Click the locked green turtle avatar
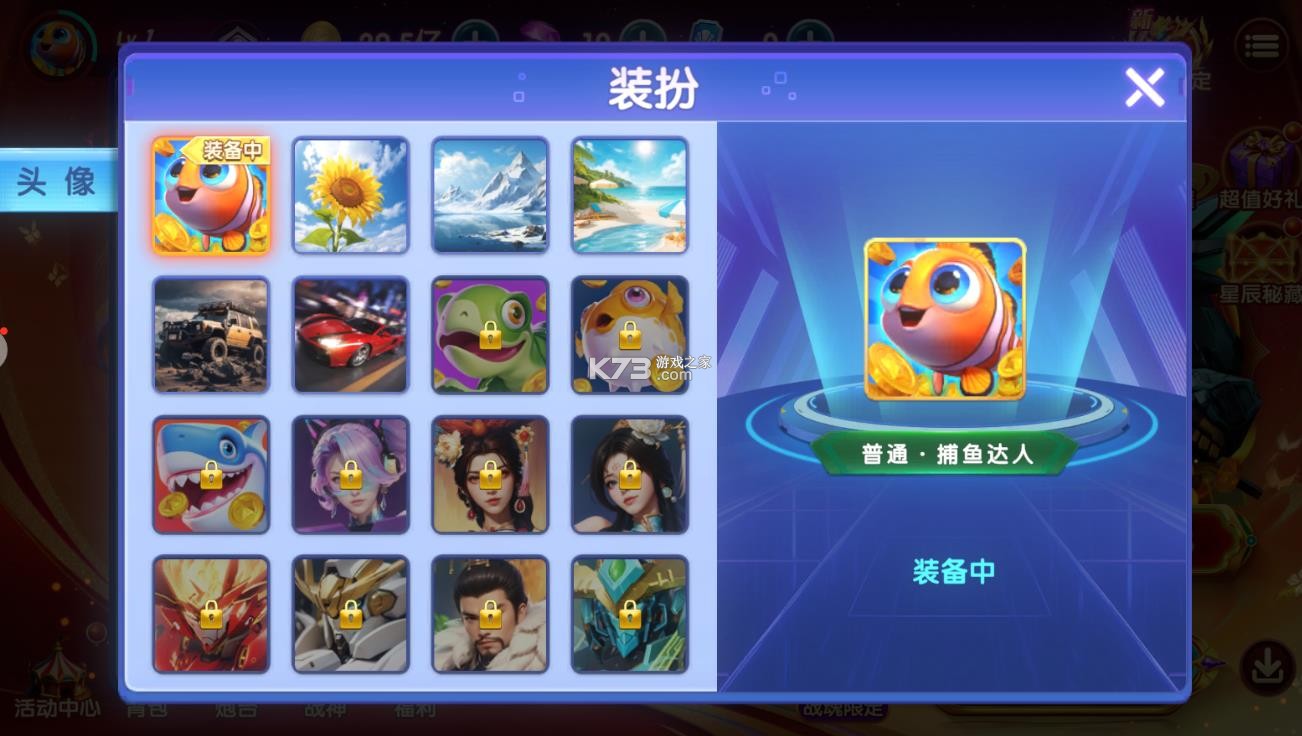Image resolution: width=1302 pixels, height=736 pixels. coord(490,334)
